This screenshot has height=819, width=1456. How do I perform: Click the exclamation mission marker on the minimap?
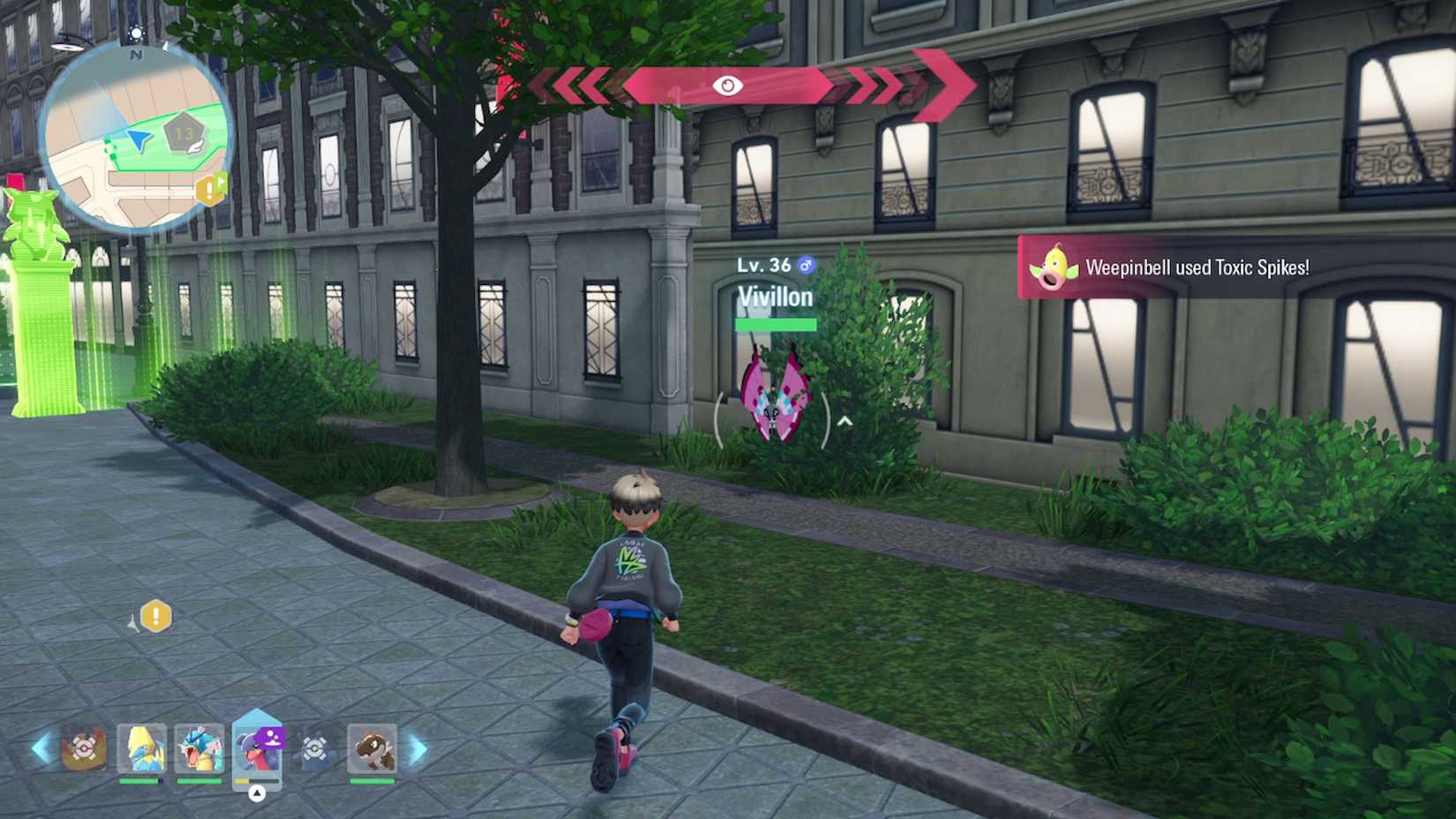coord(208,189)
